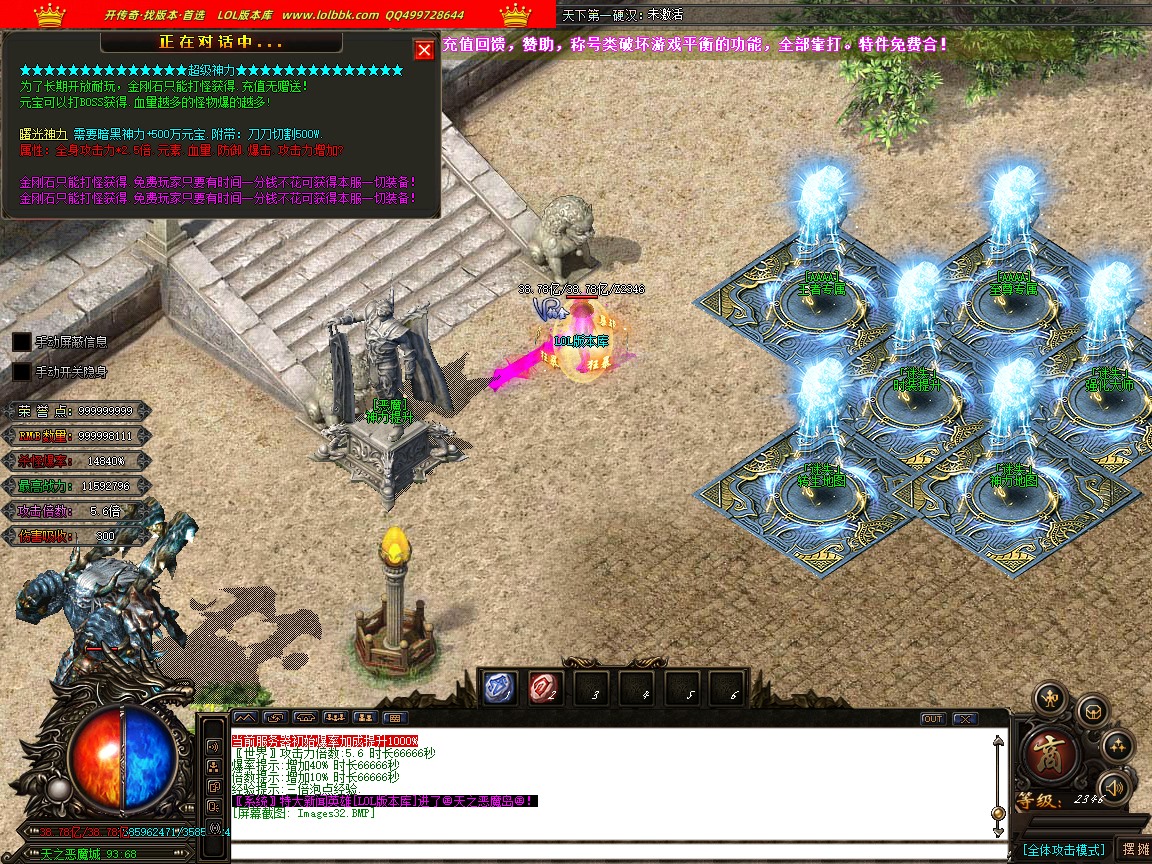1152x864 pixels.
Task: Click the OUT button above the chat
Action: (x=932, y=719)
